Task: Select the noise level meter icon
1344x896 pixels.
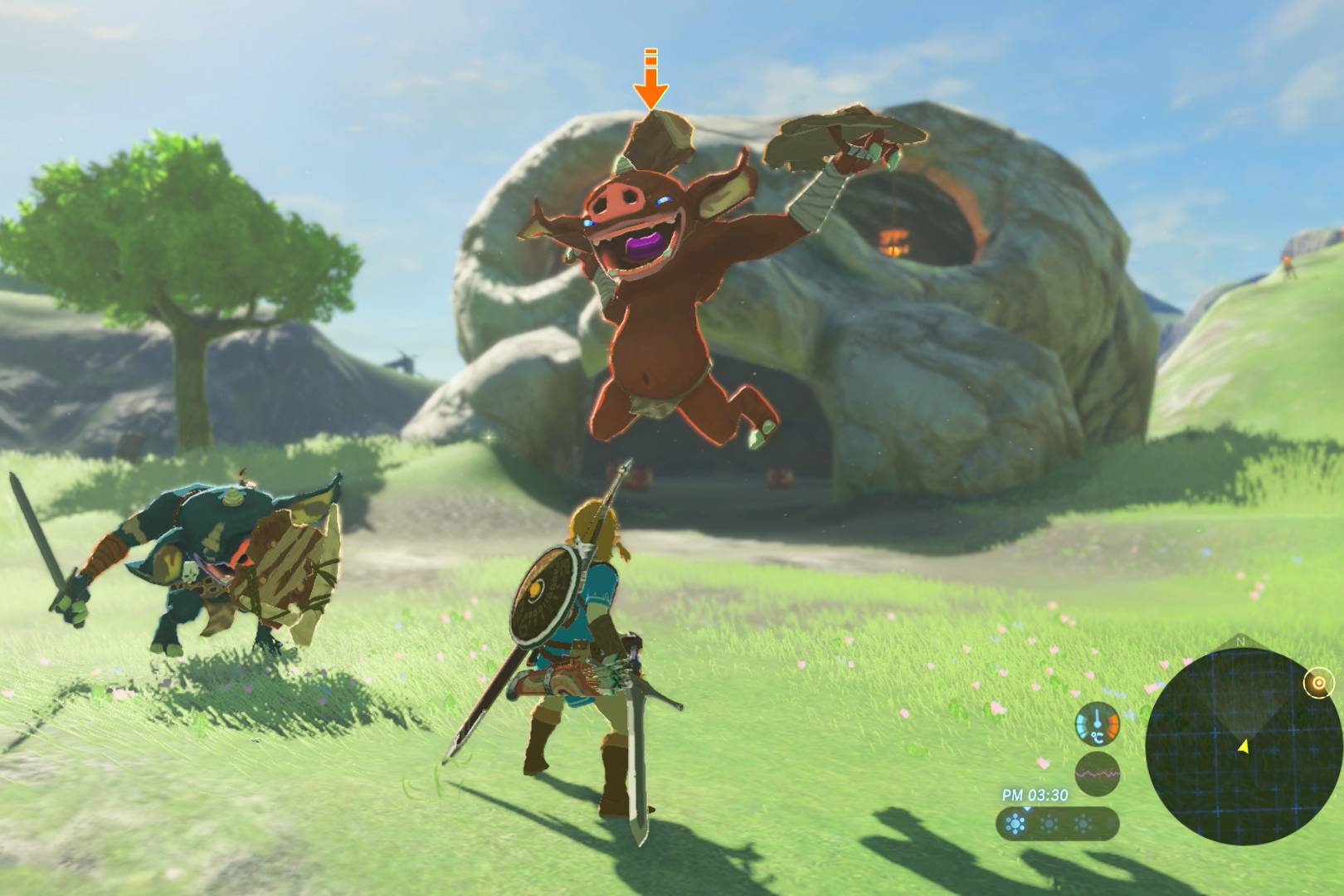Action: pyautogui.click(x=1098, y=772)
